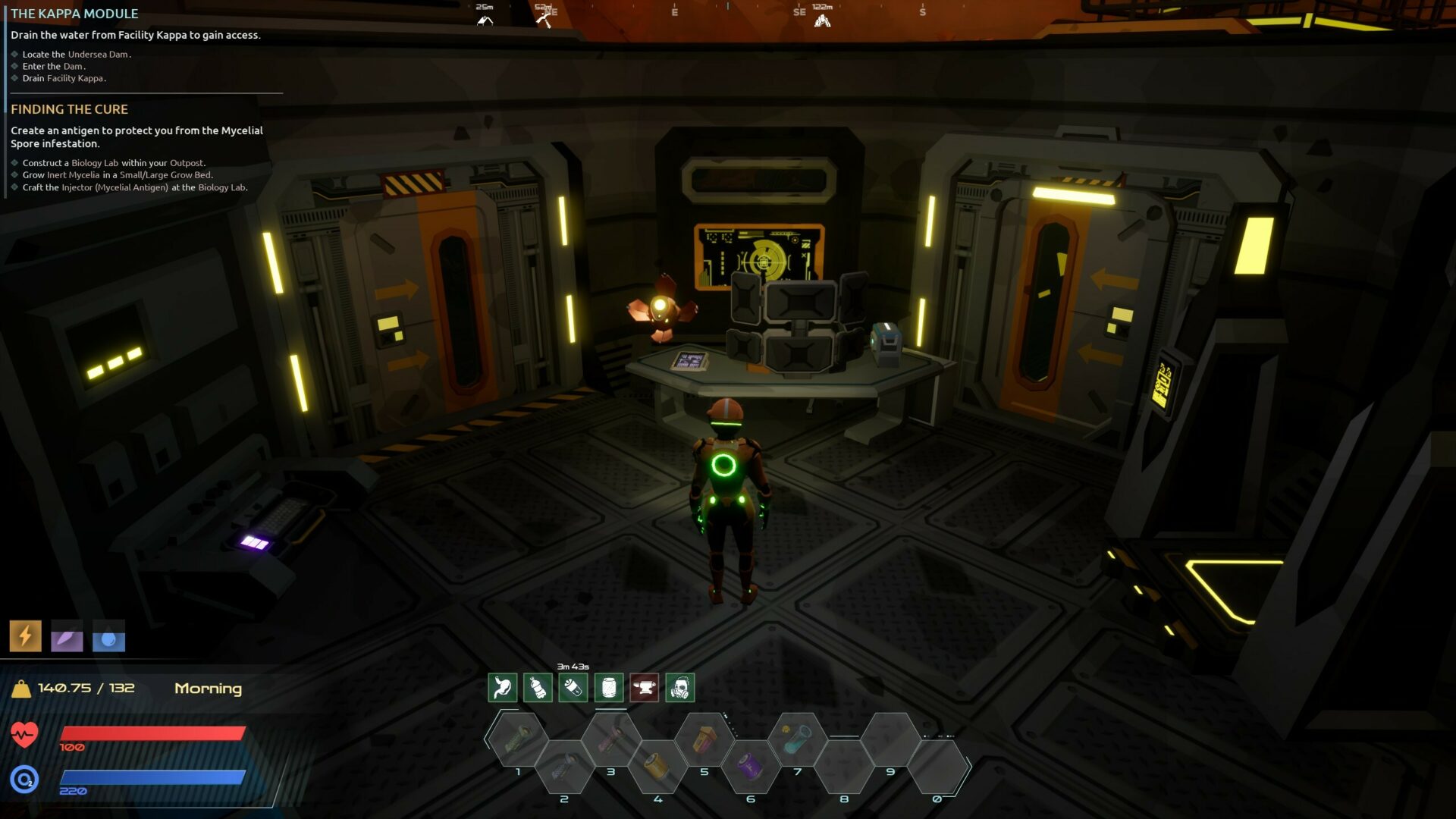Screen dimensions: 1456x819
Task: Select the purple battery in hotbar slot 6
Action: (x=751, y=766)
